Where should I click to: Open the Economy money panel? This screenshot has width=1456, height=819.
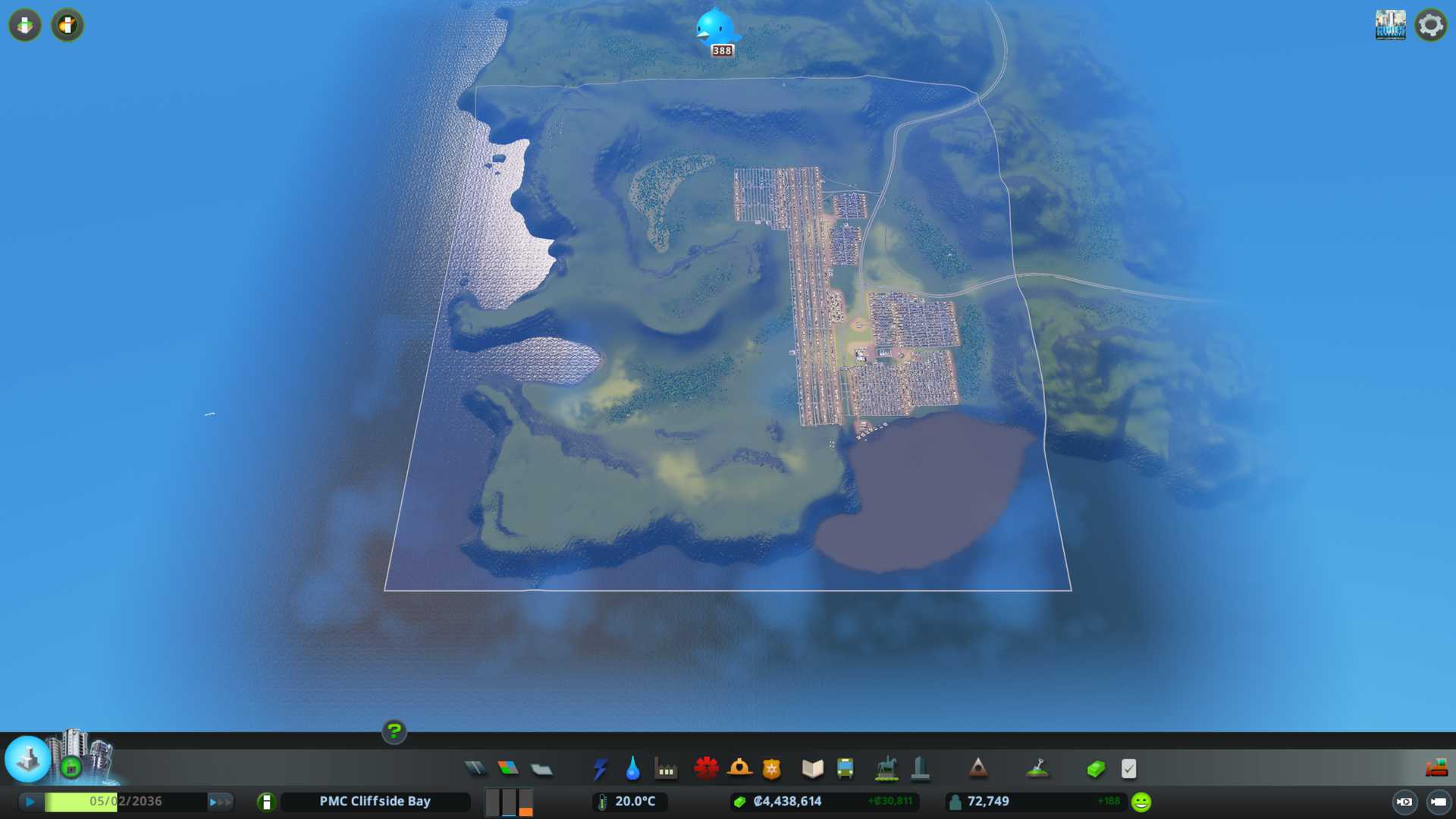pyautogui.click(x=1095, y=769)
